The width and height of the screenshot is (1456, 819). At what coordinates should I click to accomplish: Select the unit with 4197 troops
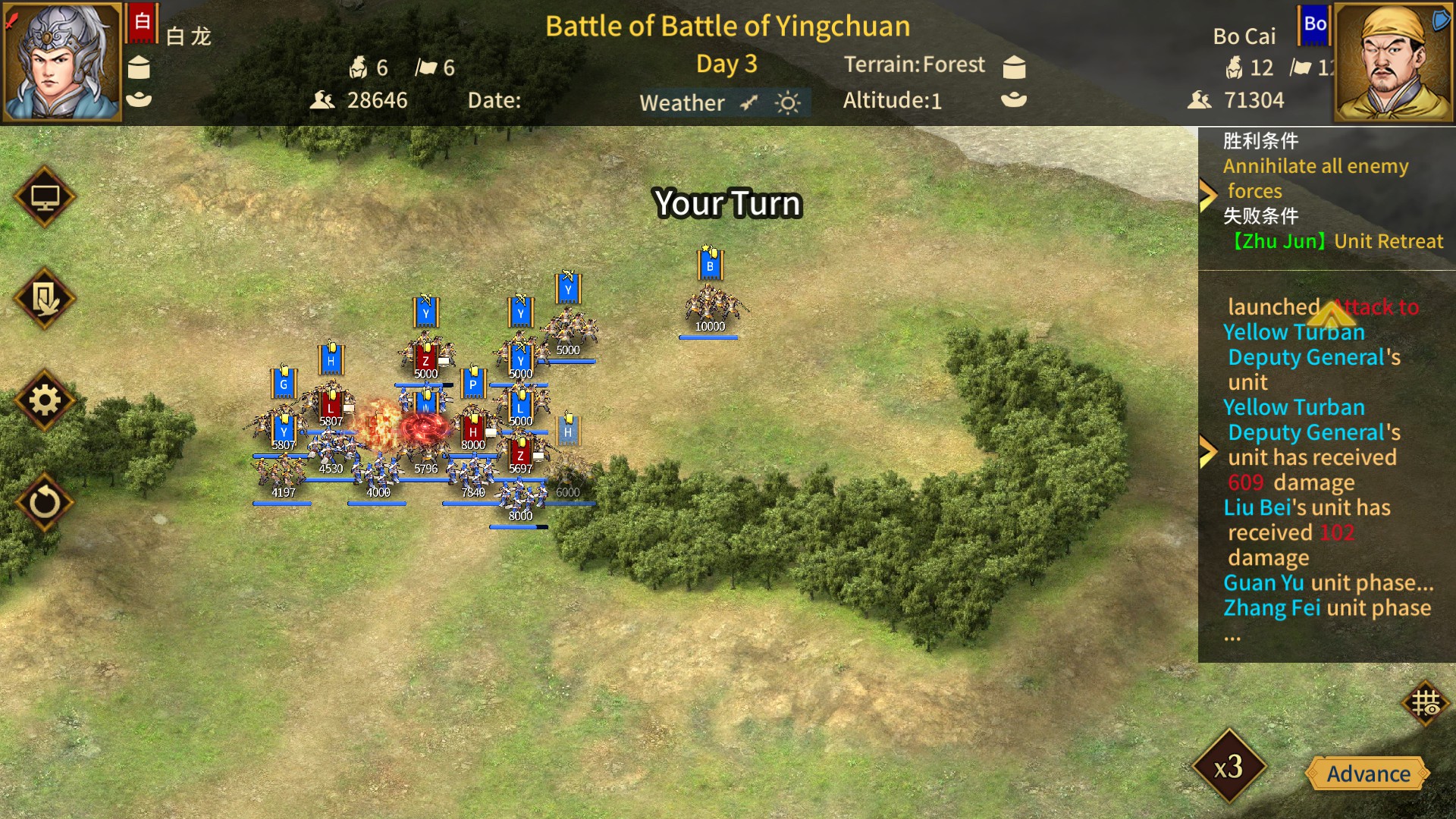tap(282, 474)
